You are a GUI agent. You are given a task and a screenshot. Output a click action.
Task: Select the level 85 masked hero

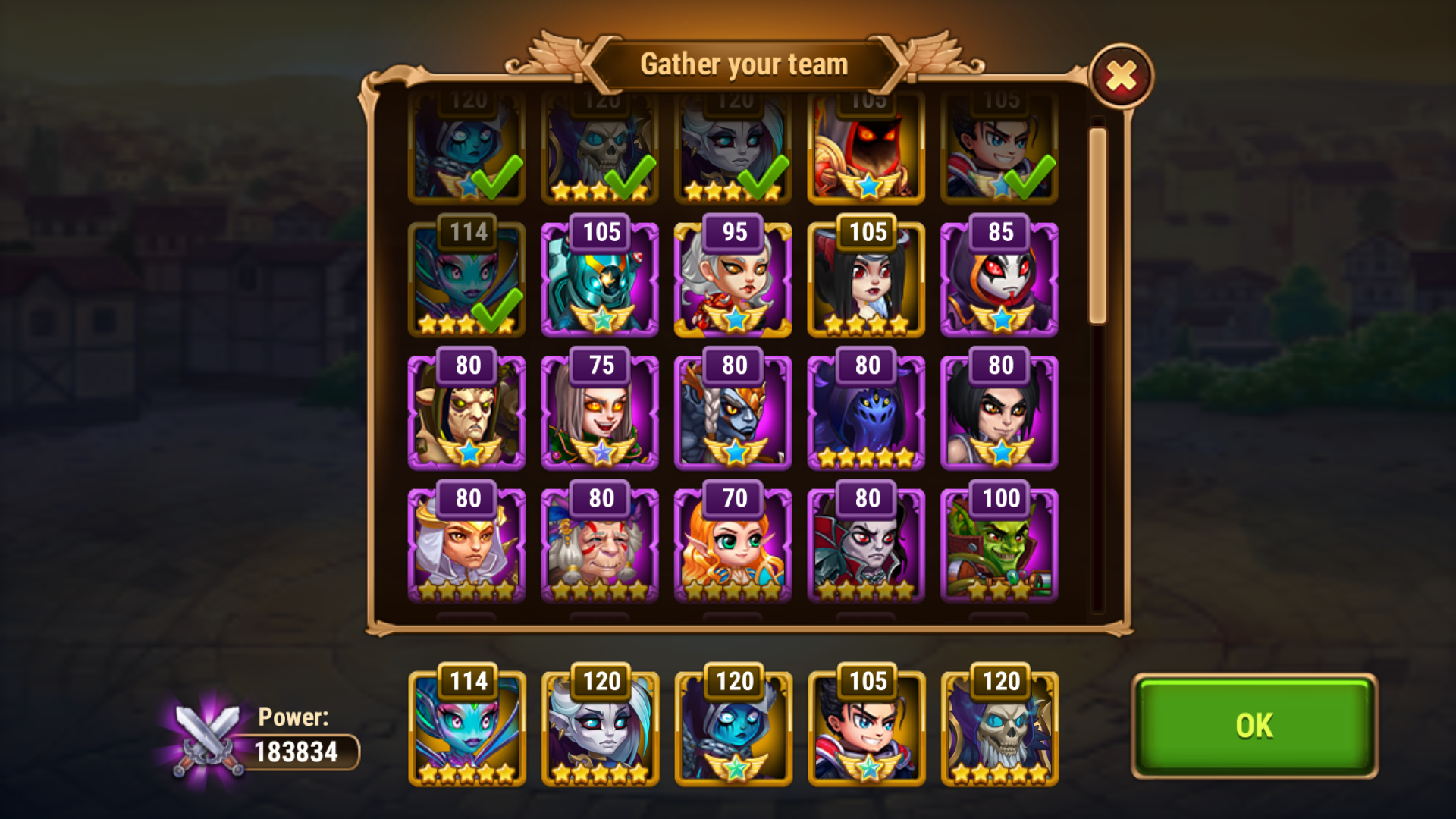click(x=998, y=281)
